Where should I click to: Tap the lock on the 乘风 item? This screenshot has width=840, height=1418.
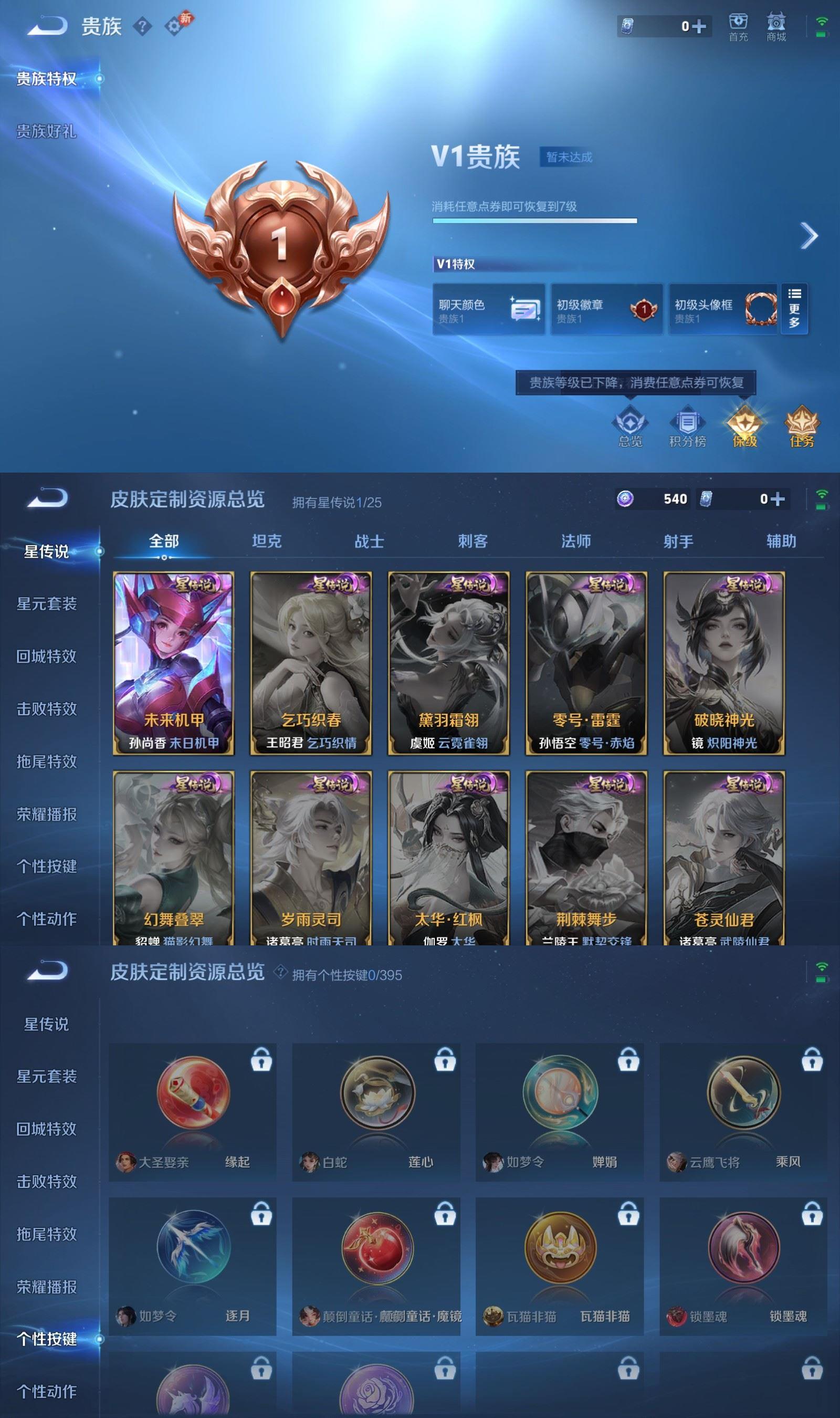click(x=811, y=1059)
